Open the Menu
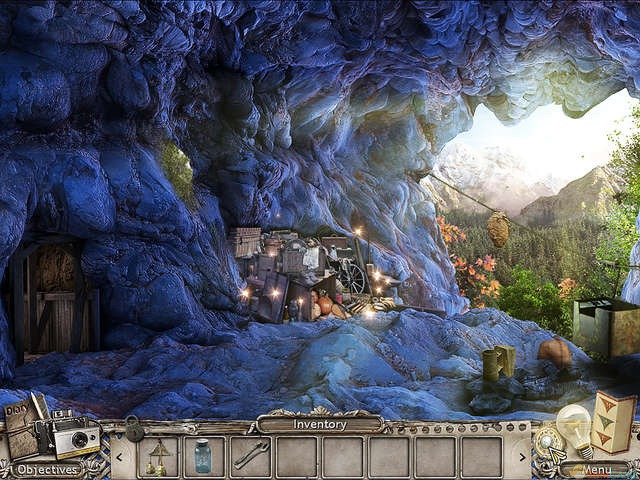The image size is (640, 480). (597, 468)
